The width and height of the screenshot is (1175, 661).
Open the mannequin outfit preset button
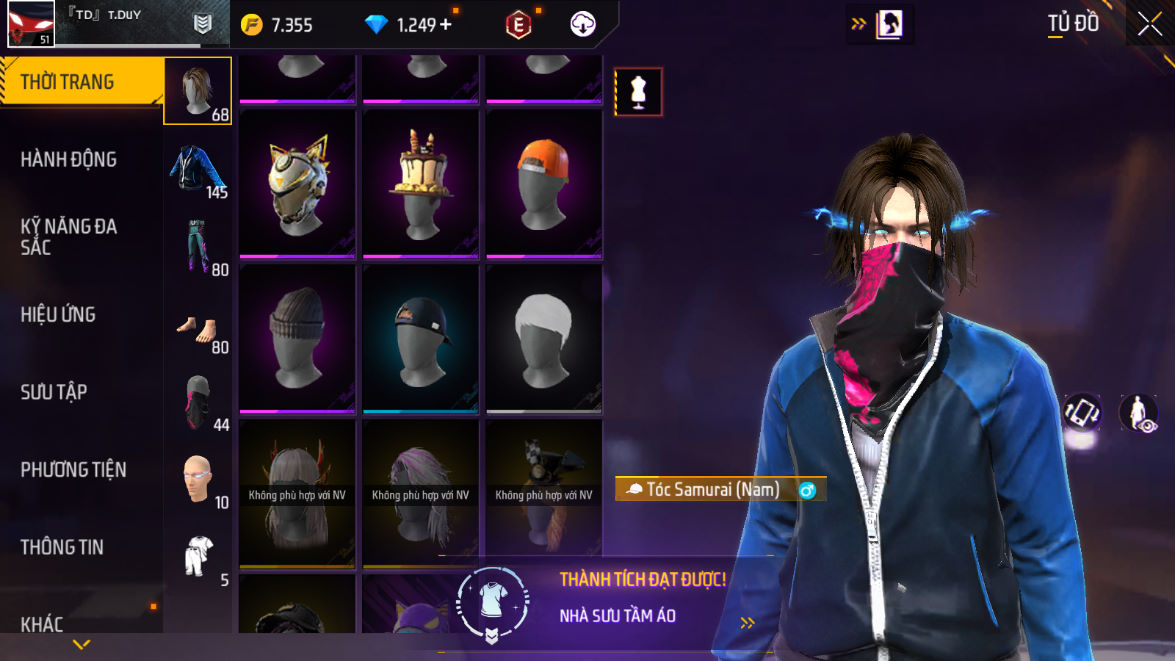(x=638, y=92)
